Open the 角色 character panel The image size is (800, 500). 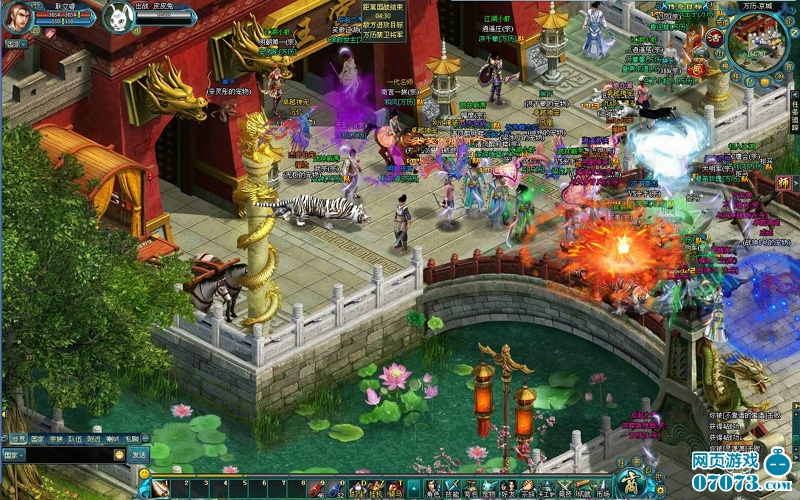click(x=433, y=489)
